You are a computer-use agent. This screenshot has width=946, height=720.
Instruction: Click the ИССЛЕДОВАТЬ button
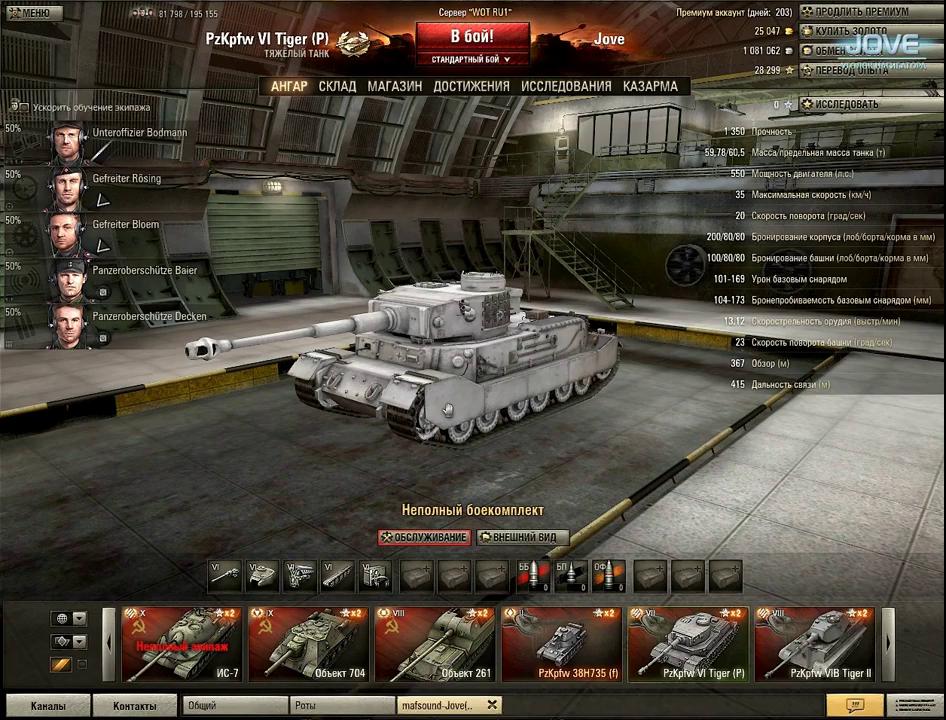(x=846, y=104)
